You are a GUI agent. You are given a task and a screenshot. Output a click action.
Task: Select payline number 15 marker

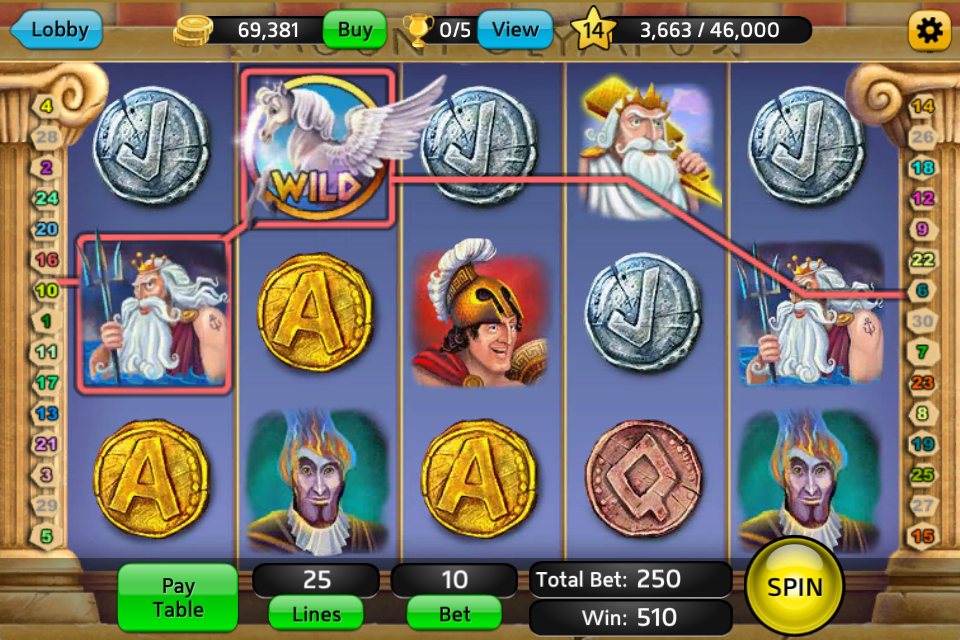922,537
